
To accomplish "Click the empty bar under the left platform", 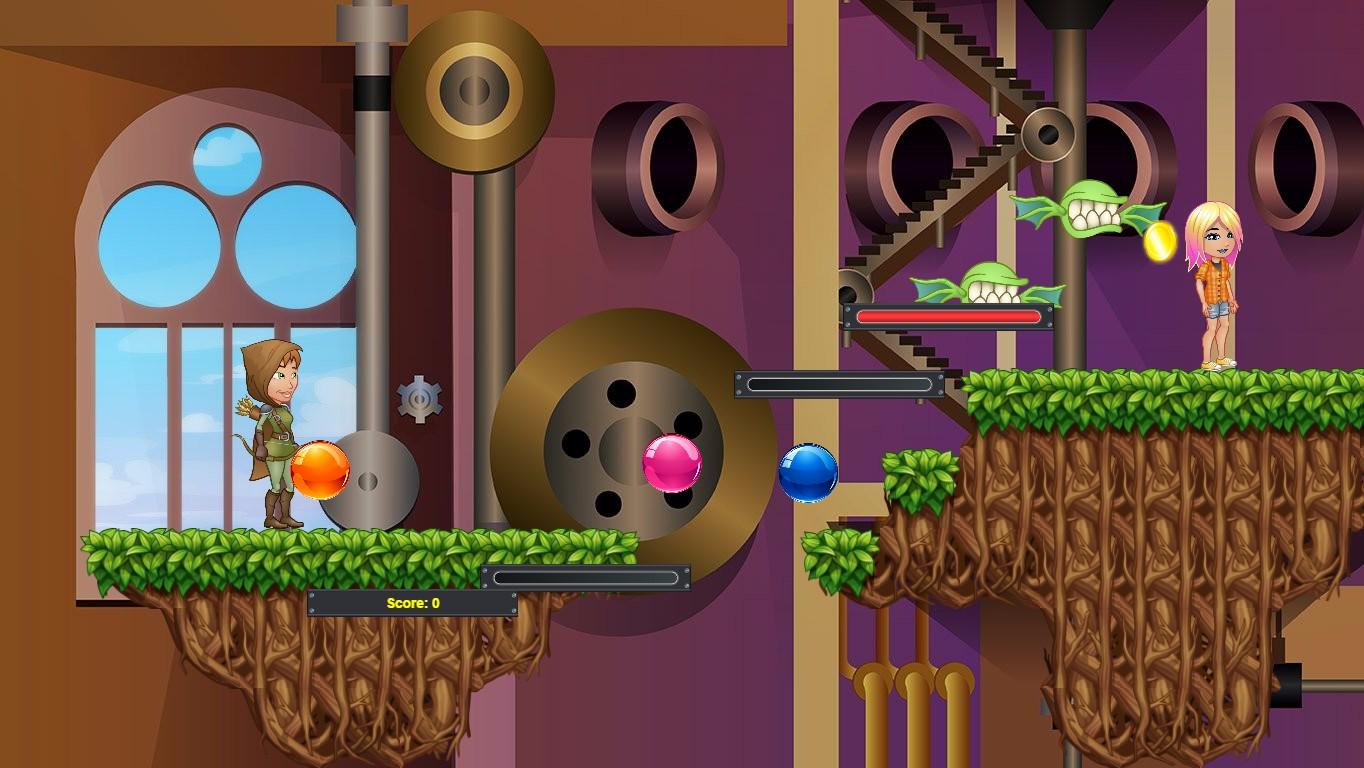I will [586, 577].
